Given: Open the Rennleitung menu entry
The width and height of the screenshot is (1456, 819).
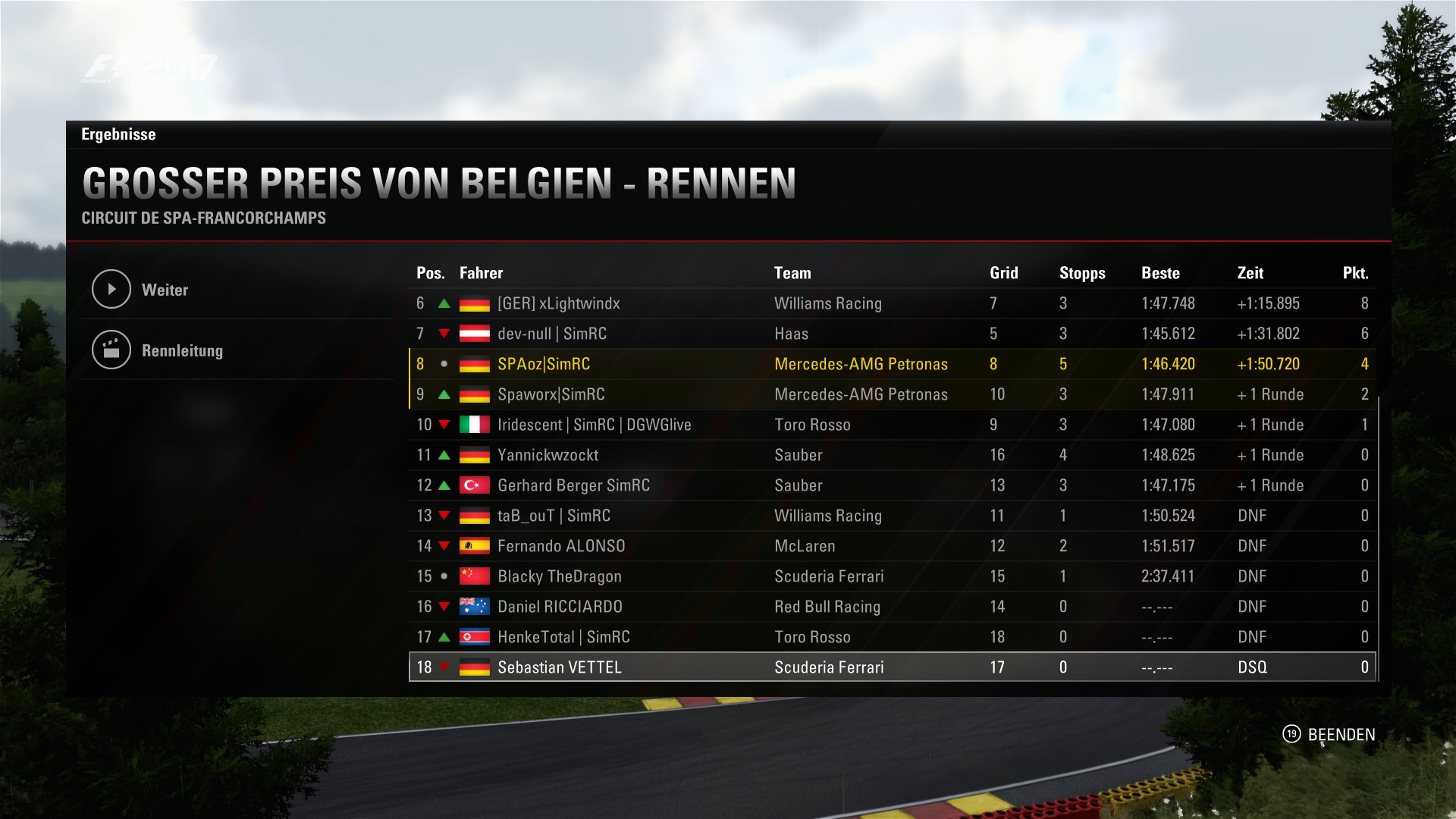Looking at the screenshot, I should (x=182, y=350).
